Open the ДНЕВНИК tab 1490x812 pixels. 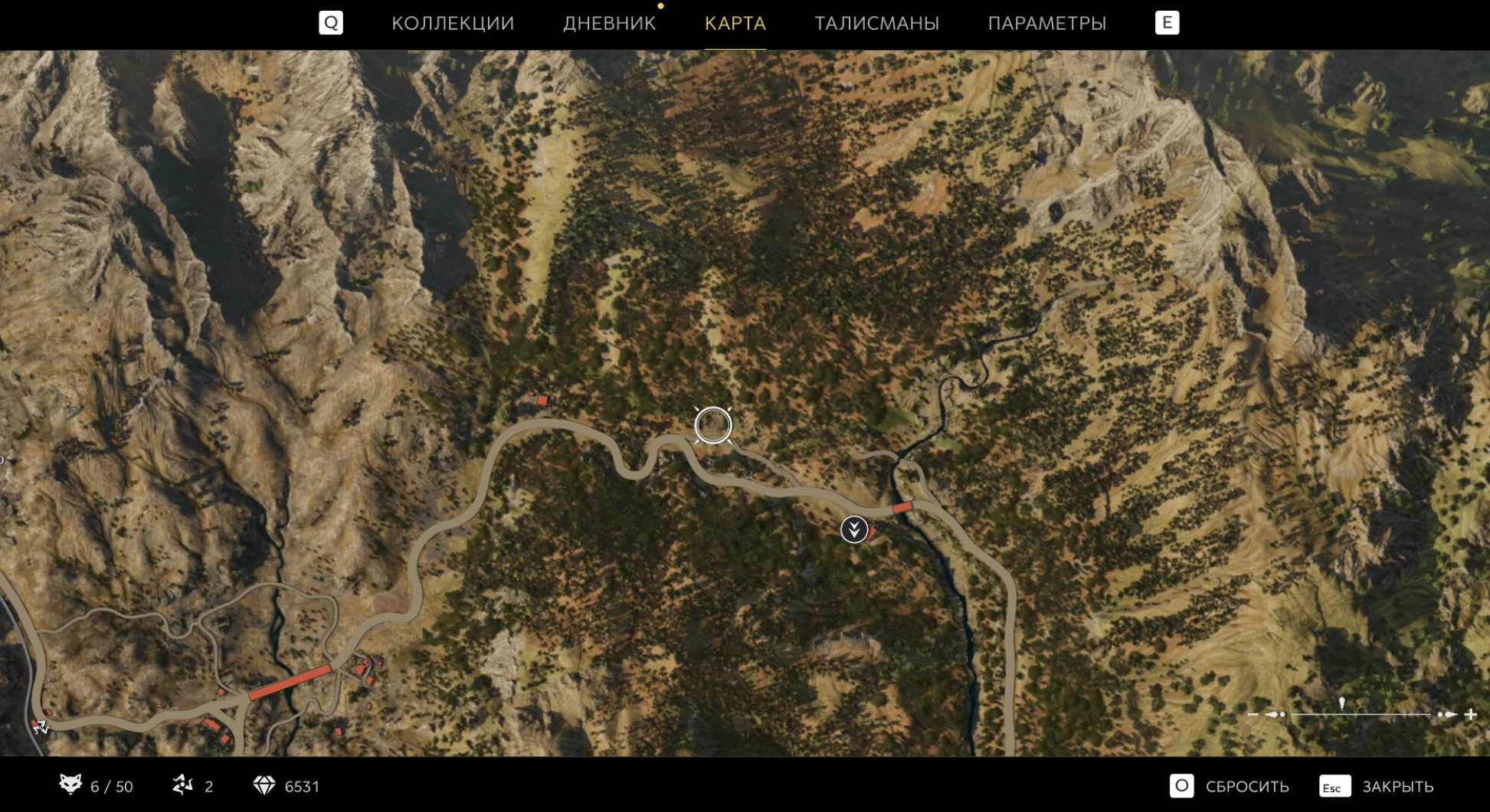point(609,23)
